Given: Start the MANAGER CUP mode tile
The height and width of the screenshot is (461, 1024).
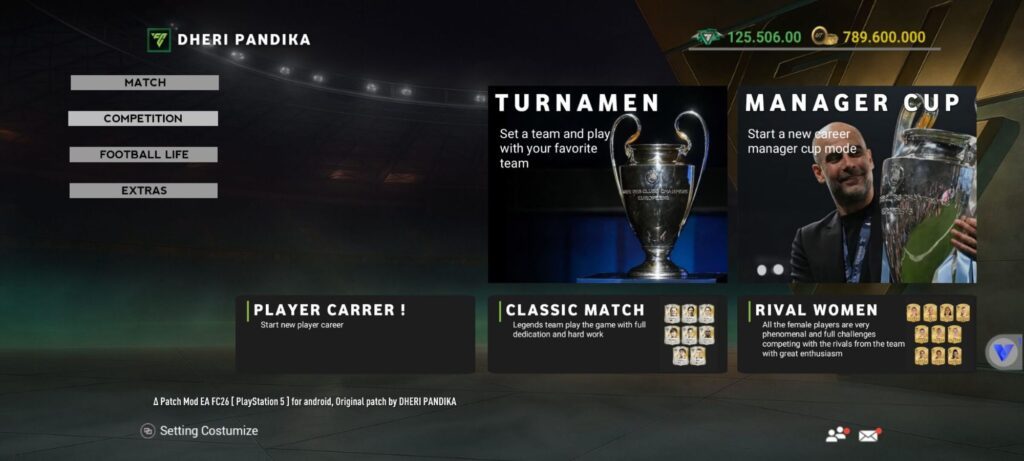Looking at the screenshot, I should tap(857, 185).
